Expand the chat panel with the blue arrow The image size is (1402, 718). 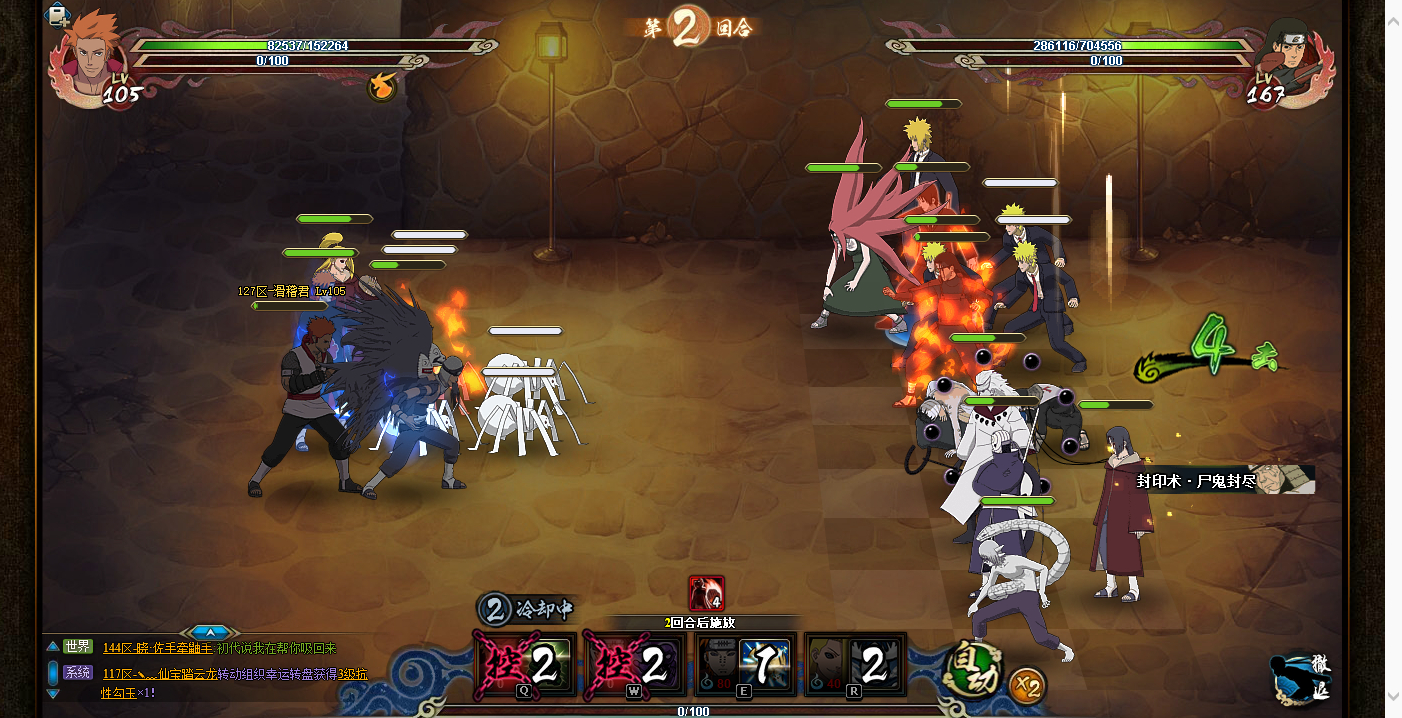tap(210, 632)
